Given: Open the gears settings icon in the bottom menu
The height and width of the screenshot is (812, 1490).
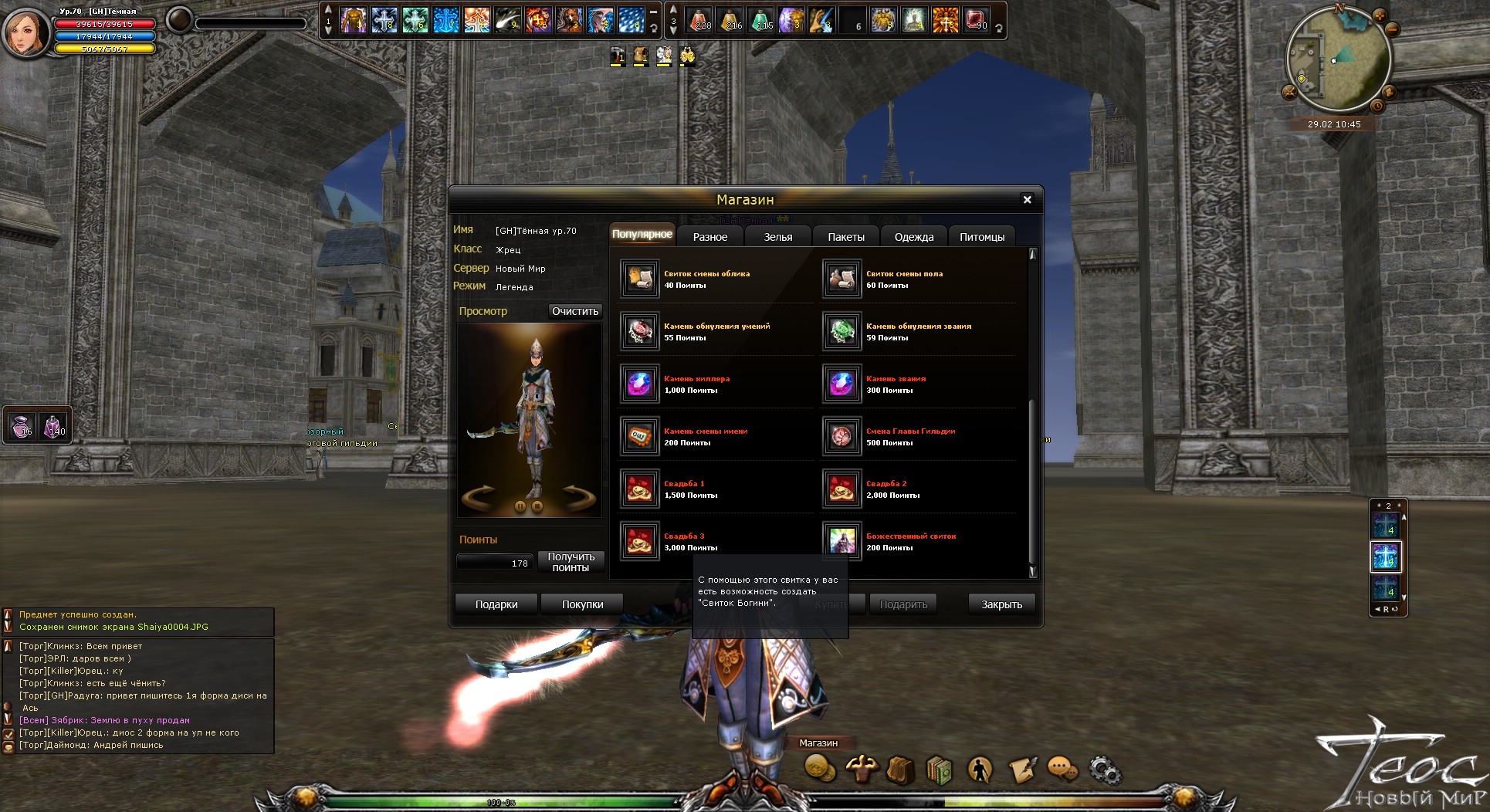Looking at the screenshot, I should coord(1105,770).
